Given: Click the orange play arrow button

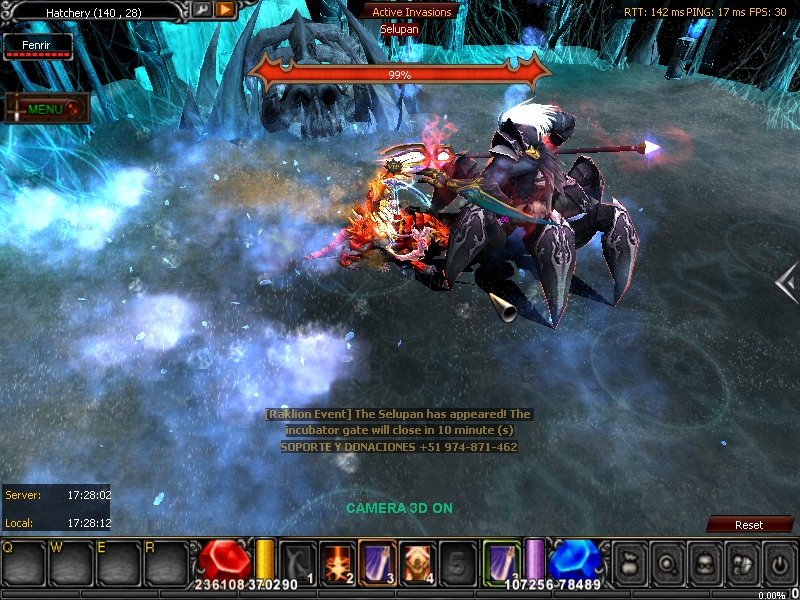Looking at the screenshot, I should [225, 10].
